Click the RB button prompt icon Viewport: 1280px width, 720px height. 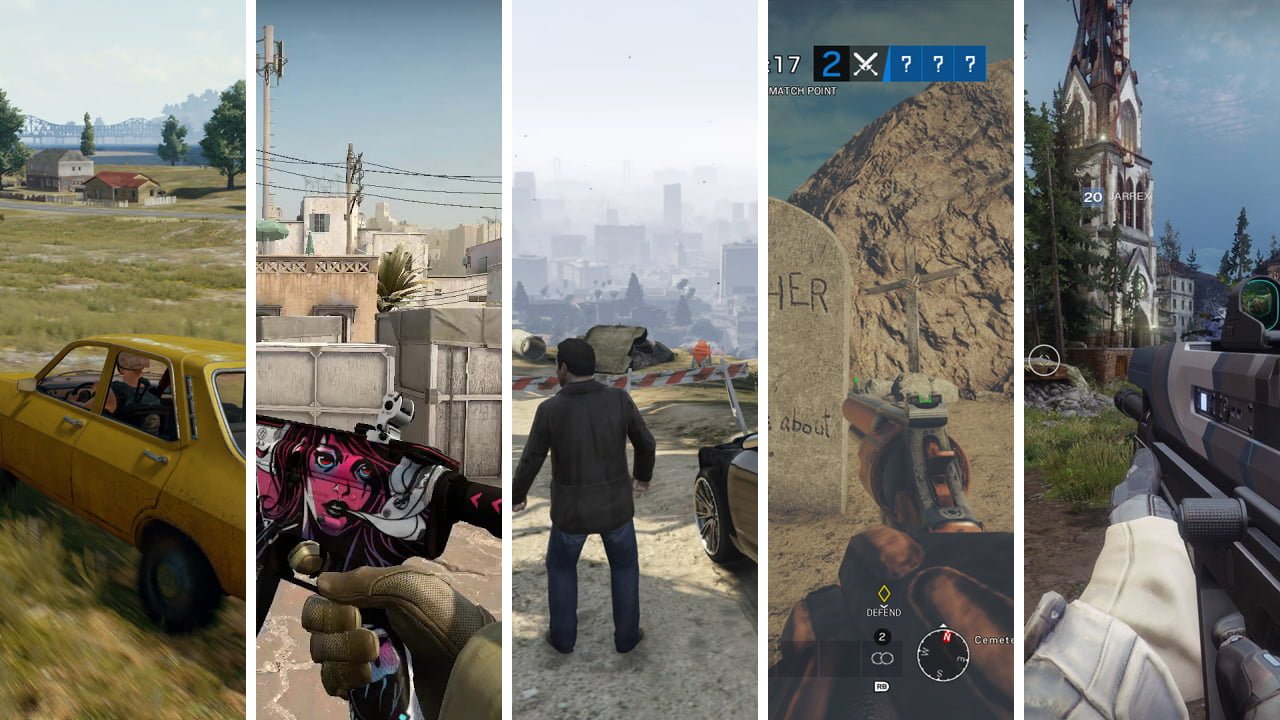(x=881, y=686)
